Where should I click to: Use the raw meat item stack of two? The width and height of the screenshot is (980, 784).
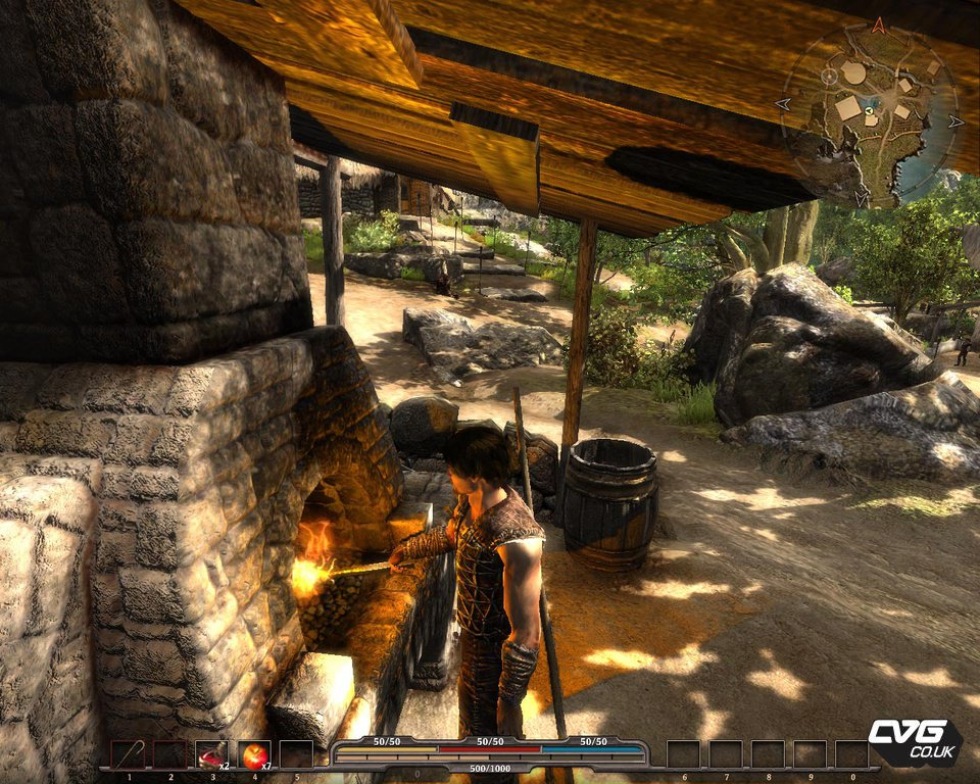point(211,754)
